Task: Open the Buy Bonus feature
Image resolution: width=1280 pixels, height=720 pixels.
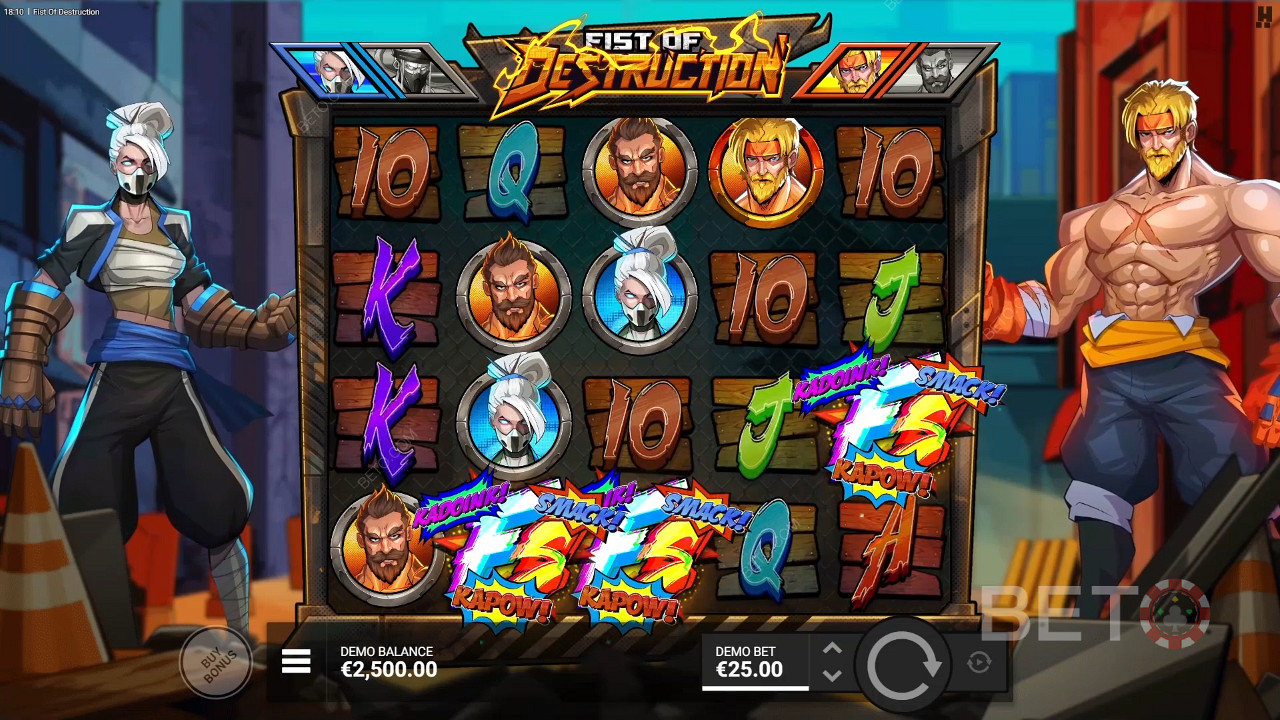Action: tap(215, 661)
